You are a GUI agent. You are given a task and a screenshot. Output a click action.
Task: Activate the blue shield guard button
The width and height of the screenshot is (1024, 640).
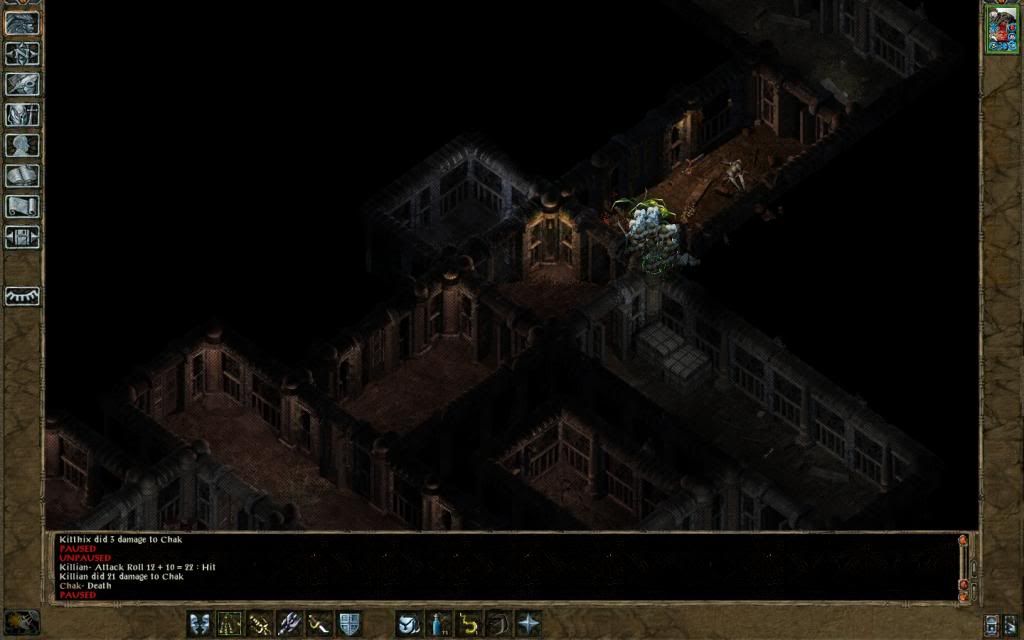349,623
